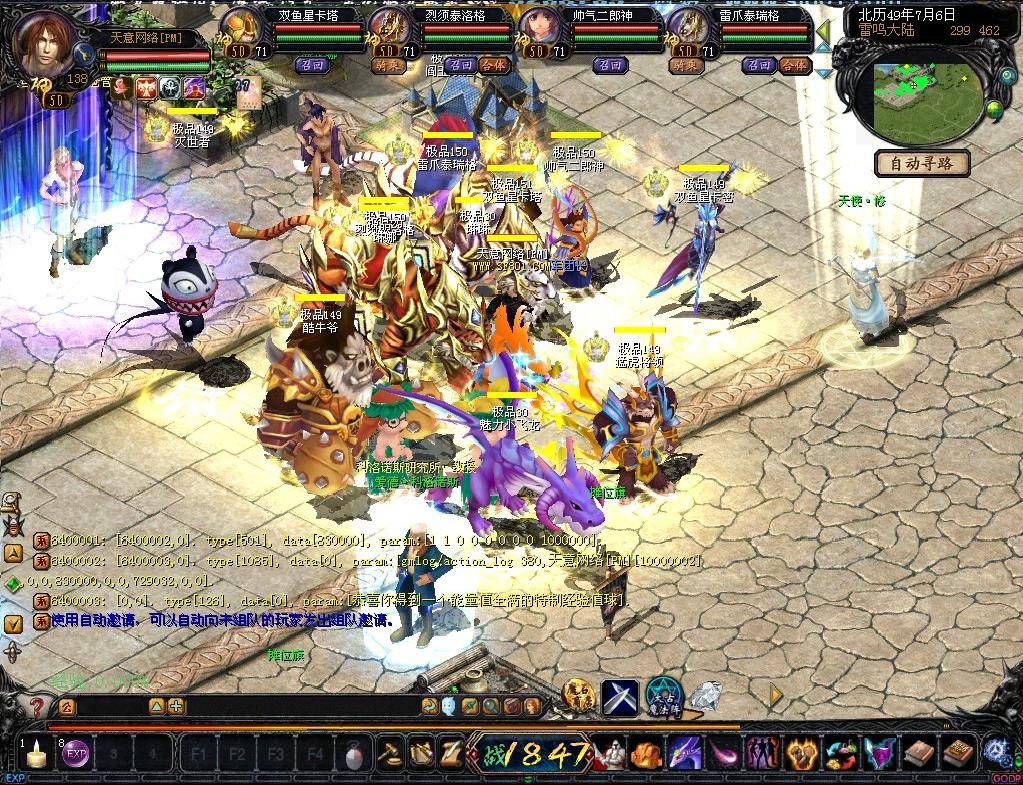Click the auction hammer icon
Image resolution: width=1023 pixels, height=785 pixels.
(389, 752)
